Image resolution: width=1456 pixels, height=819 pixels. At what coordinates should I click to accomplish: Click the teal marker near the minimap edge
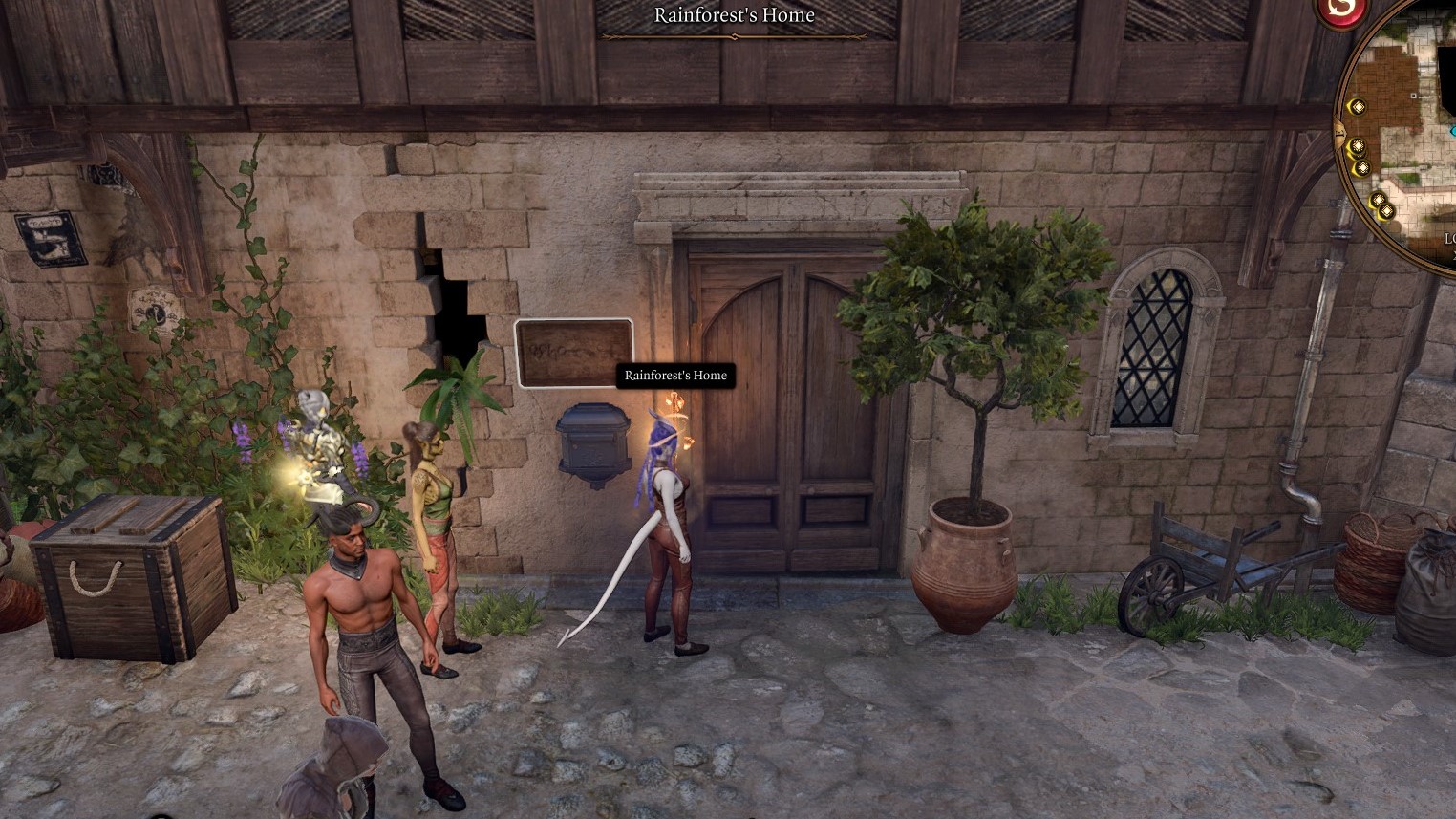point(1451,131)
